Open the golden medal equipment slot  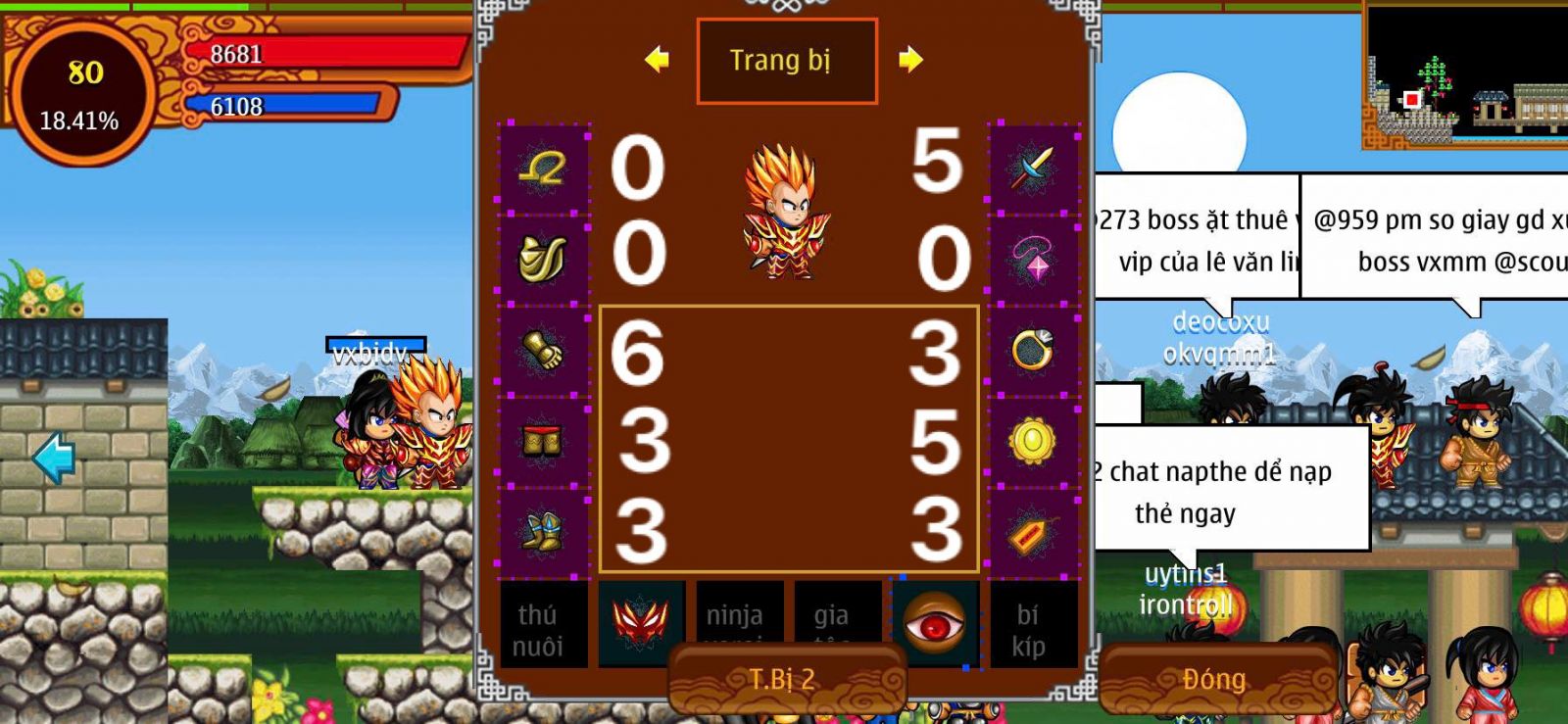pyautogui.click(x=1031, y=443)
